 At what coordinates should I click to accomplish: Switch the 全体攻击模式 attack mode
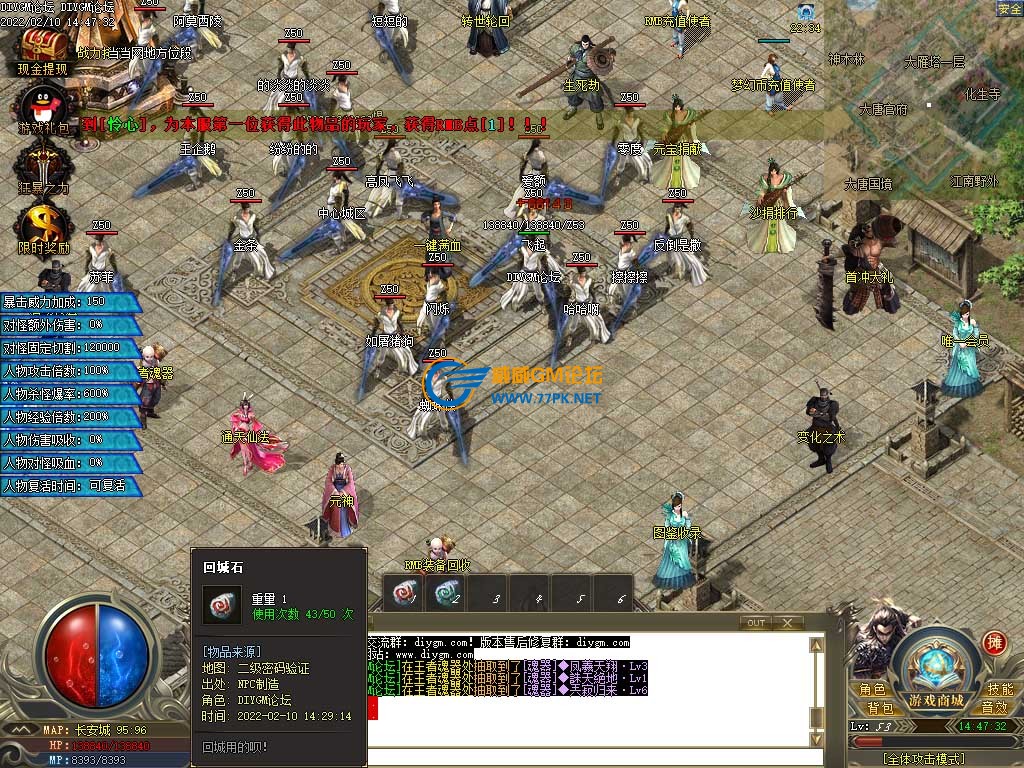point(928,759)
